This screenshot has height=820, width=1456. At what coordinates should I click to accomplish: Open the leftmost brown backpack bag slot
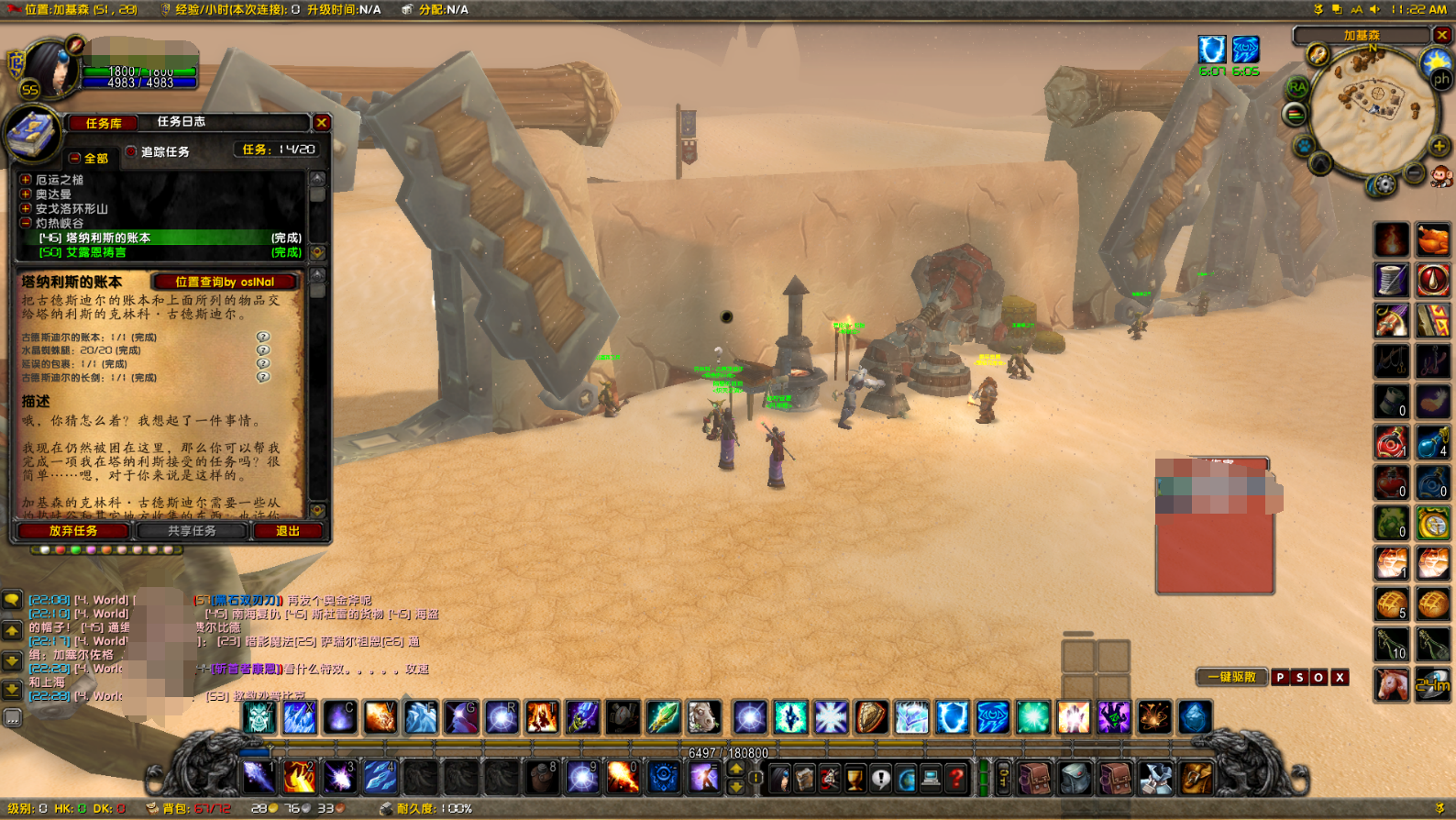coord(1034,779)
